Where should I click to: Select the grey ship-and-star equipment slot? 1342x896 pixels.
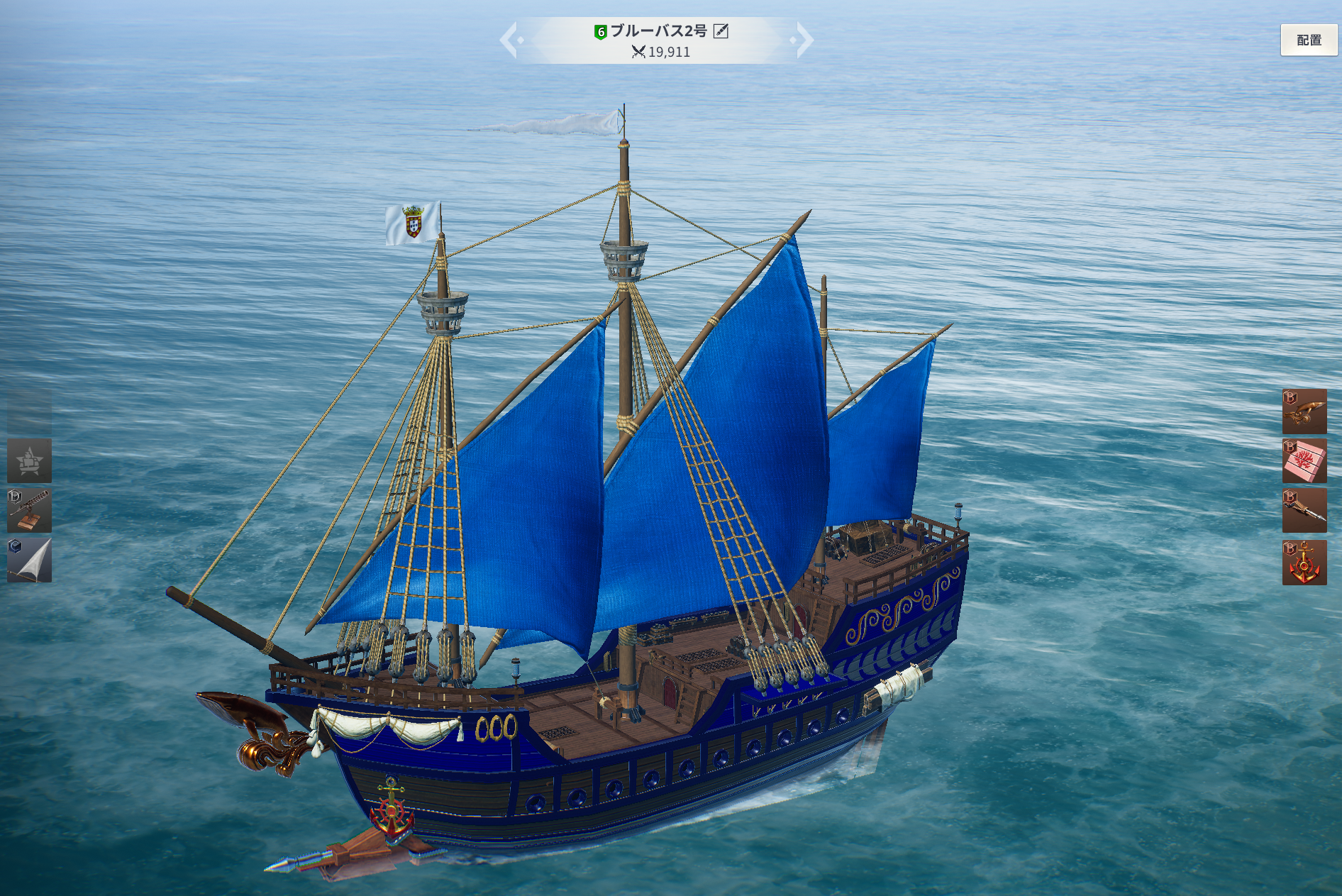click(29, 460)
